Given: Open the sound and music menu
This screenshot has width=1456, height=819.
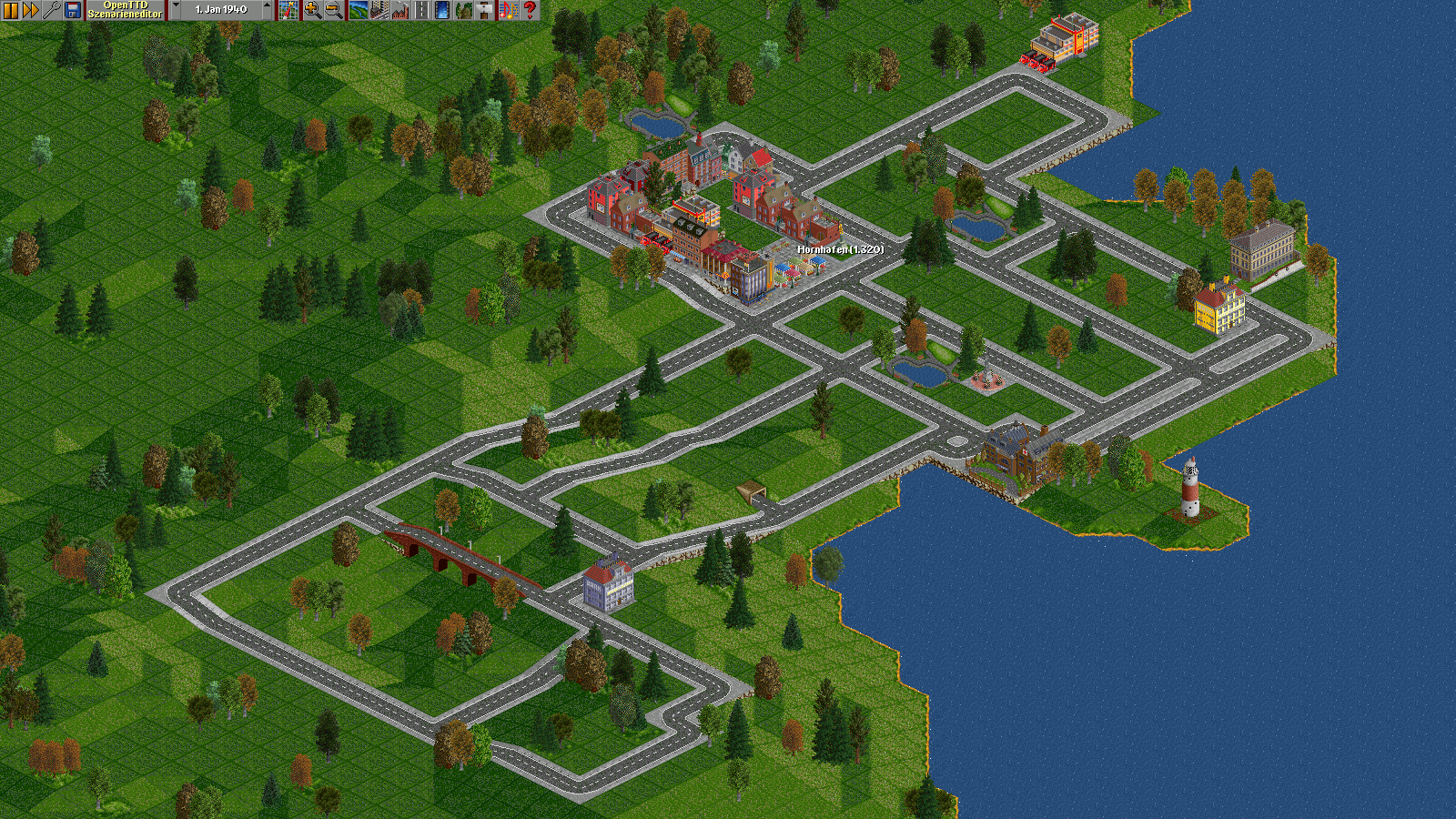Looking at the screenshot, I should [508, 10].
